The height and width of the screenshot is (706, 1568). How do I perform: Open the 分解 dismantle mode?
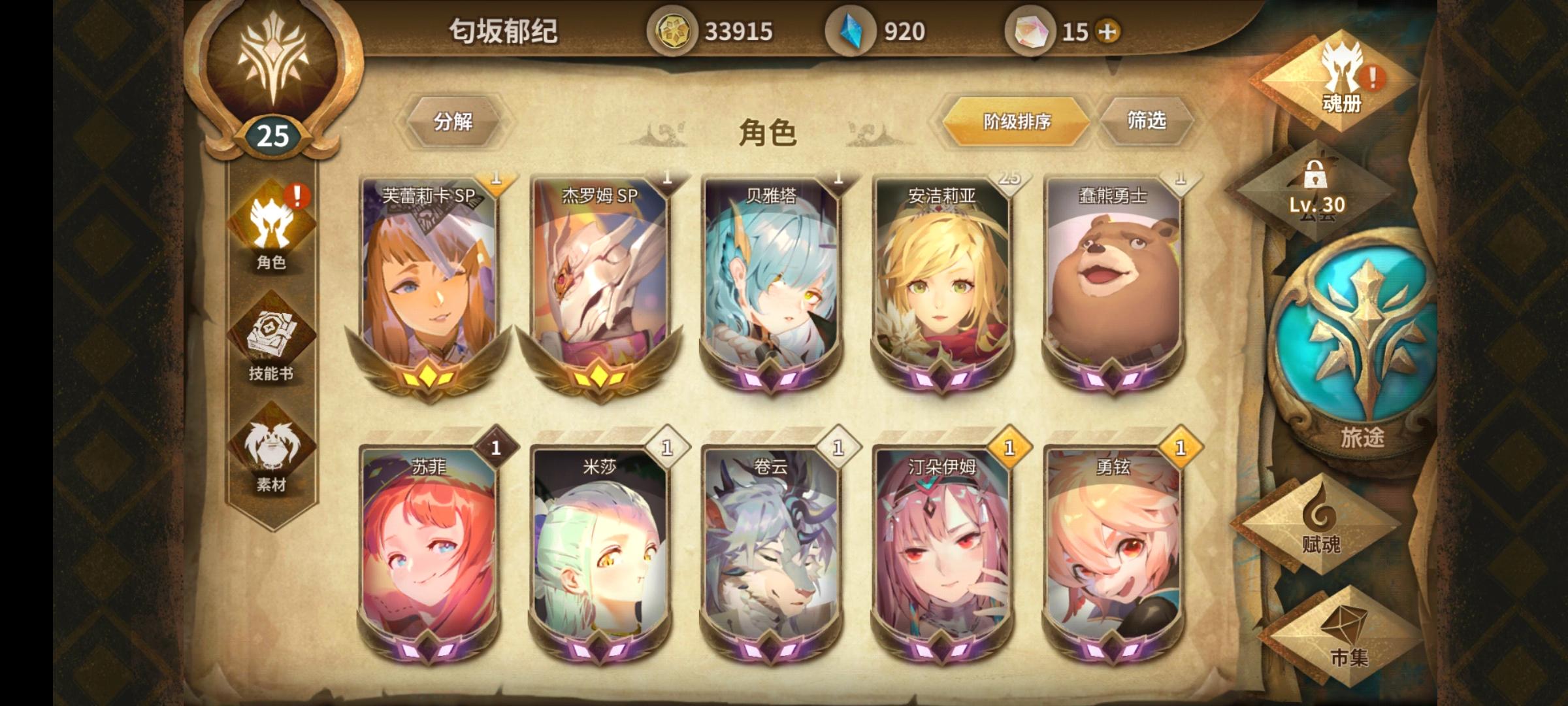coord(453,122)
